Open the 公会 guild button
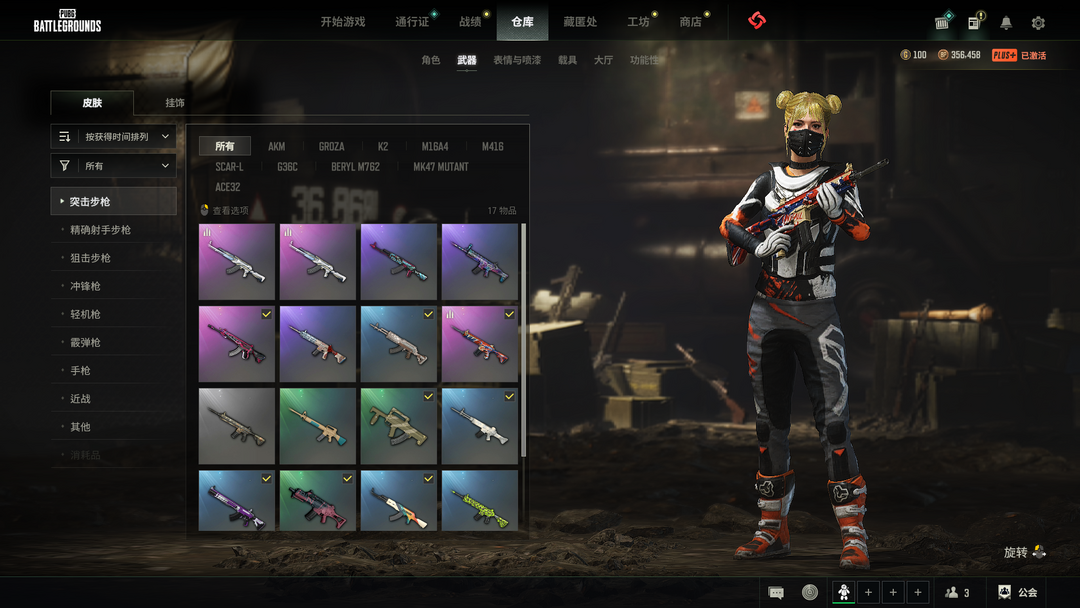The width and height of the screenshot is (1080, 608). [1019, 593]
